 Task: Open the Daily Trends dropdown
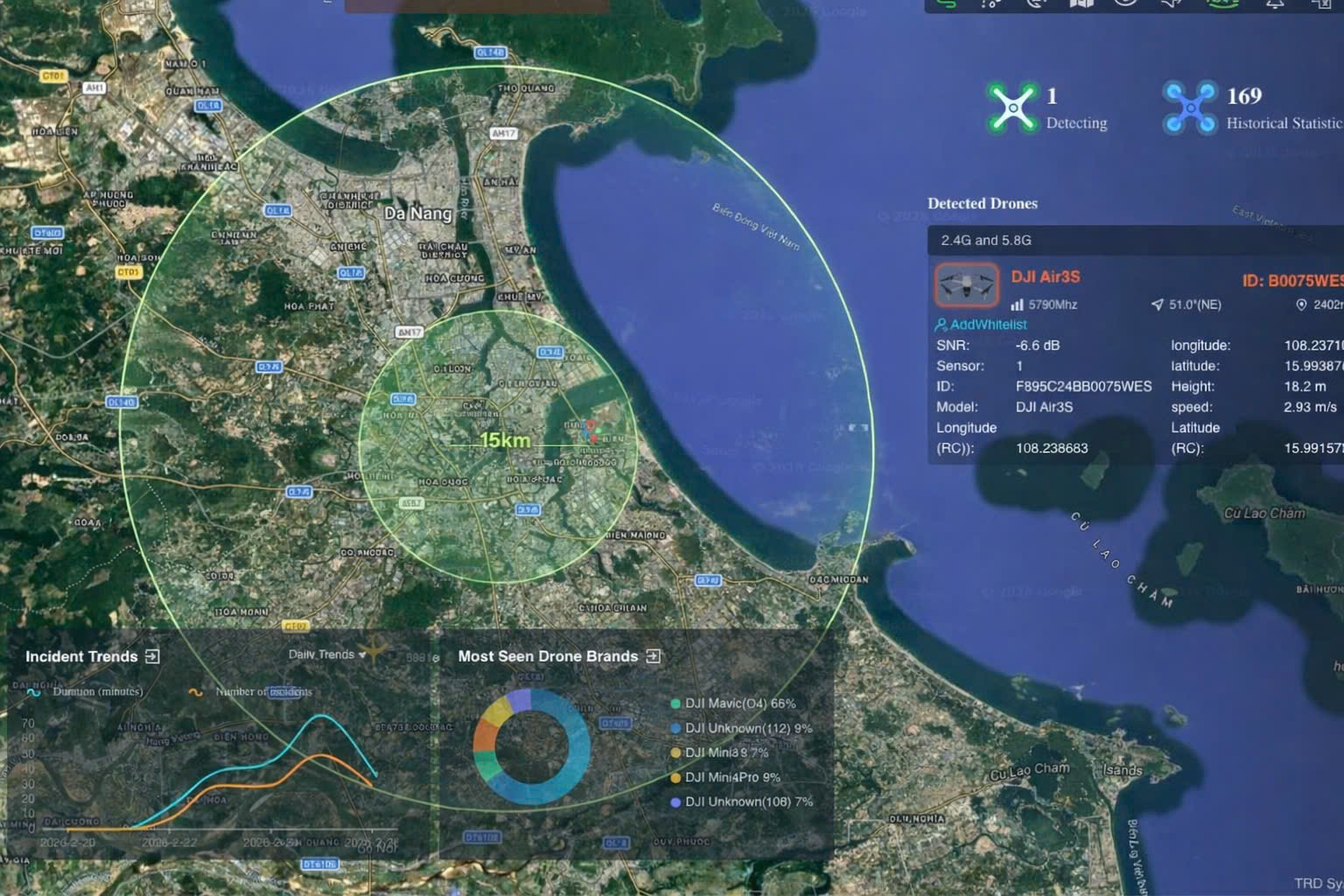(x=325, y=654)
